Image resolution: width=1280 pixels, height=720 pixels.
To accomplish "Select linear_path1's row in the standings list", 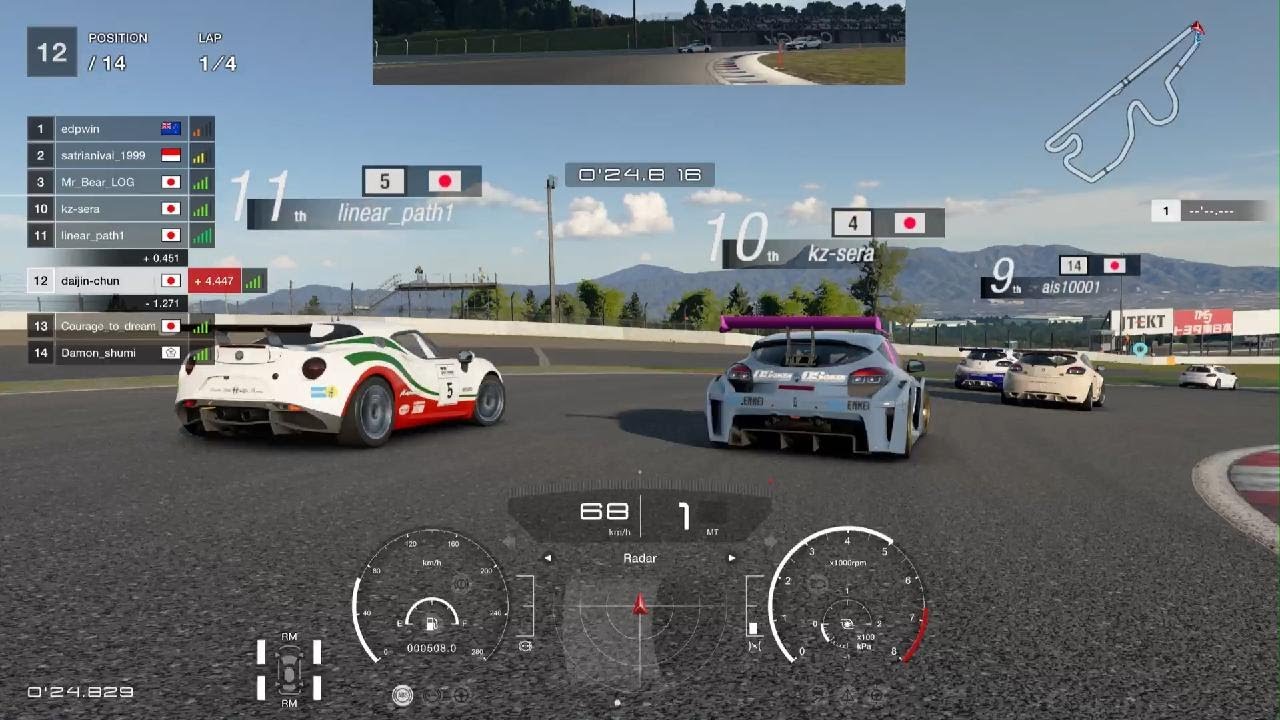I will pyautogui.click(x=110, y=236).
